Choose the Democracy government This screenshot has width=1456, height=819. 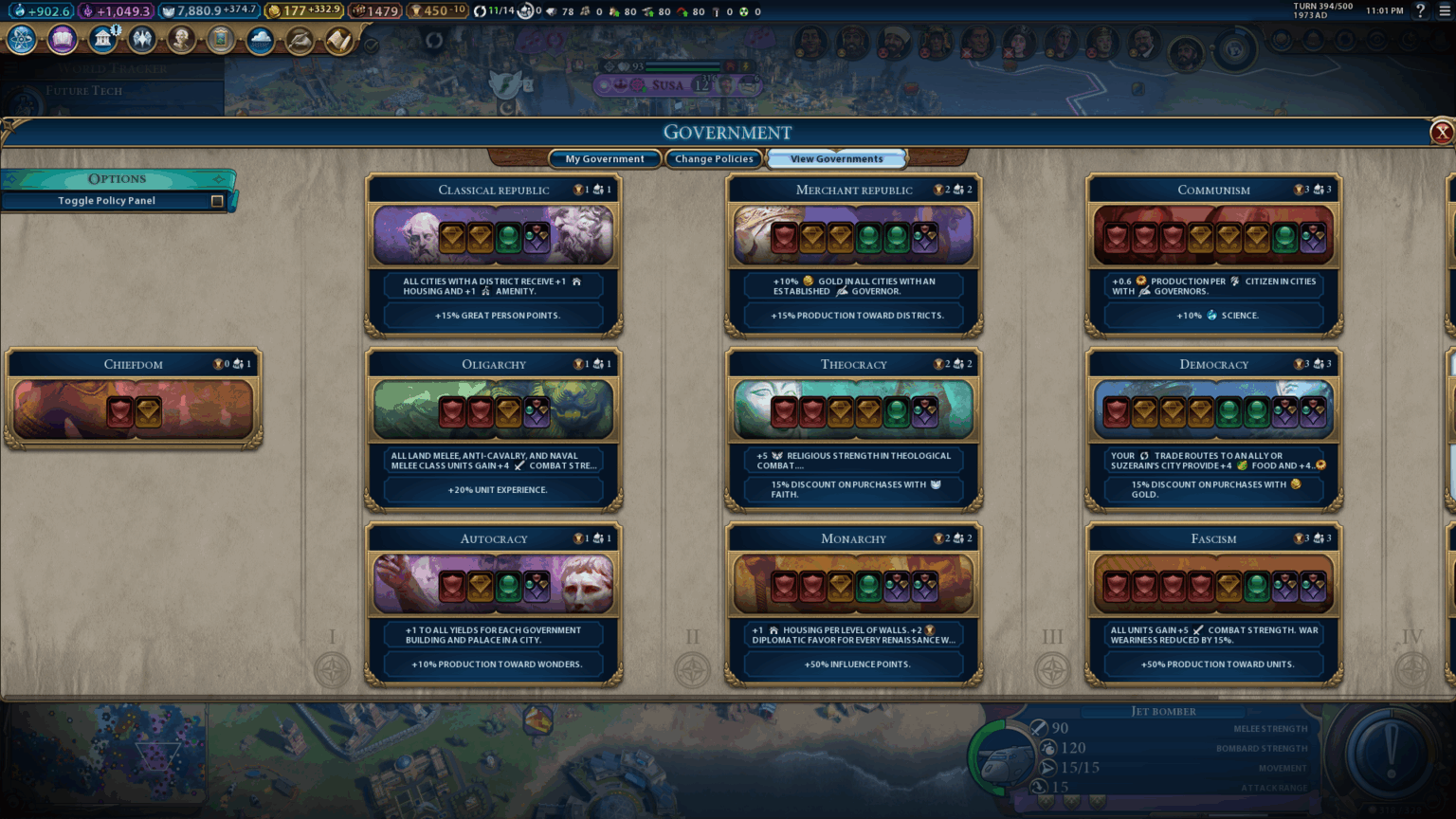click(1213, 427)
